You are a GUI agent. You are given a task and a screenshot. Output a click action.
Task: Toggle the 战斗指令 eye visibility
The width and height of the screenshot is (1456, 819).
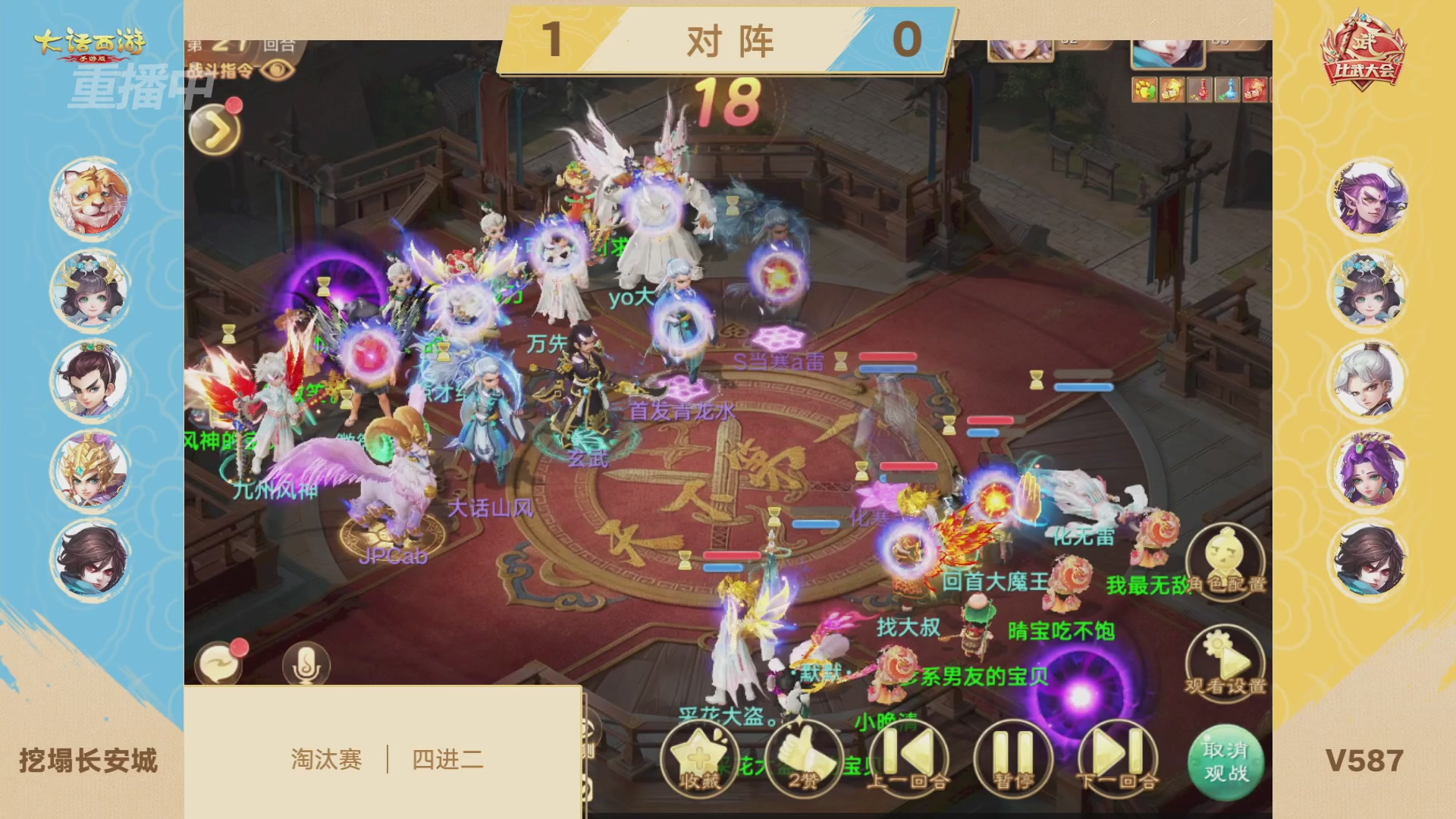click(278, 67)
